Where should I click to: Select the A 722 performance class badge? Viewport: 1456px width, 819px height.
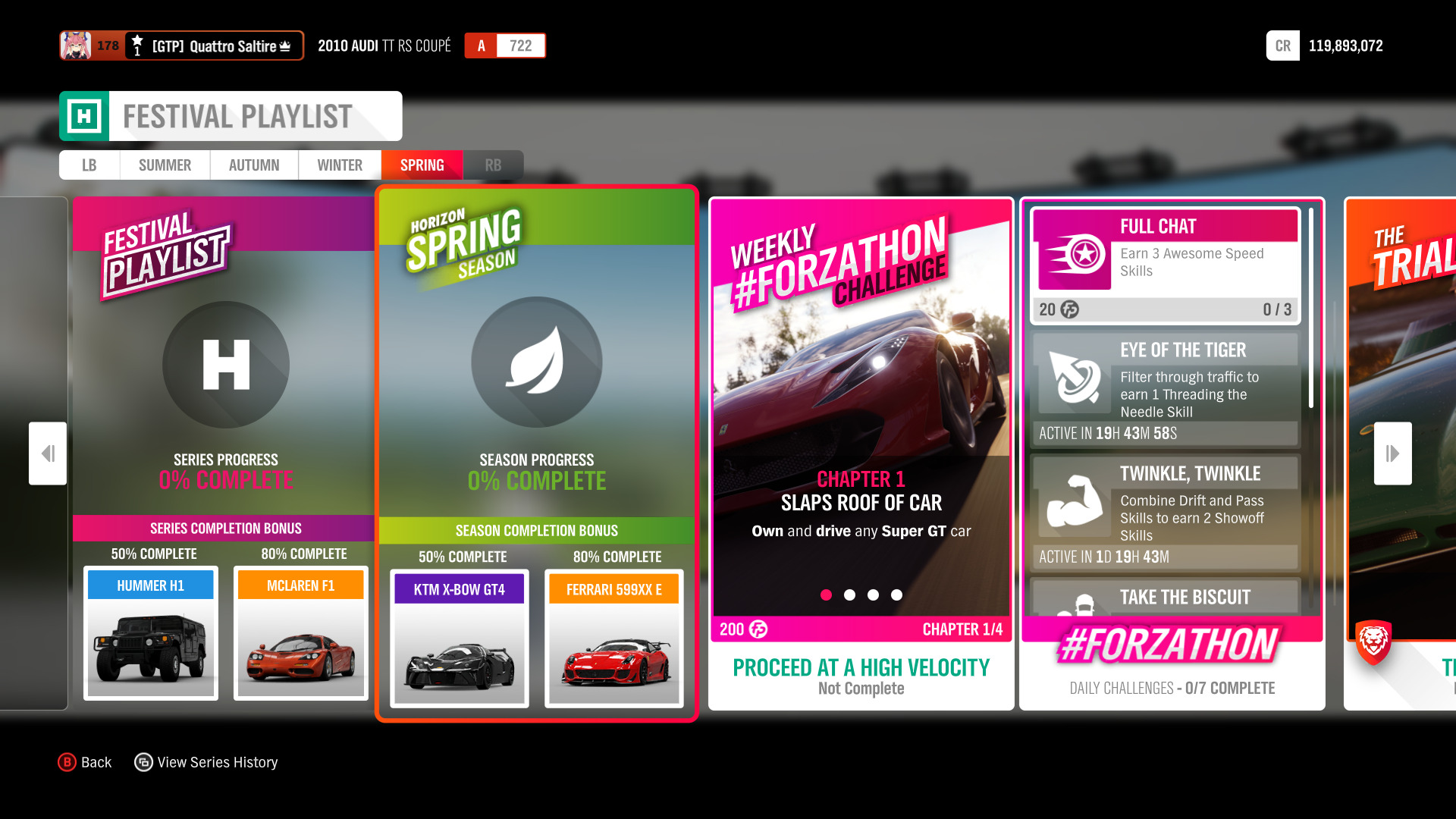[x=505, y=45]
